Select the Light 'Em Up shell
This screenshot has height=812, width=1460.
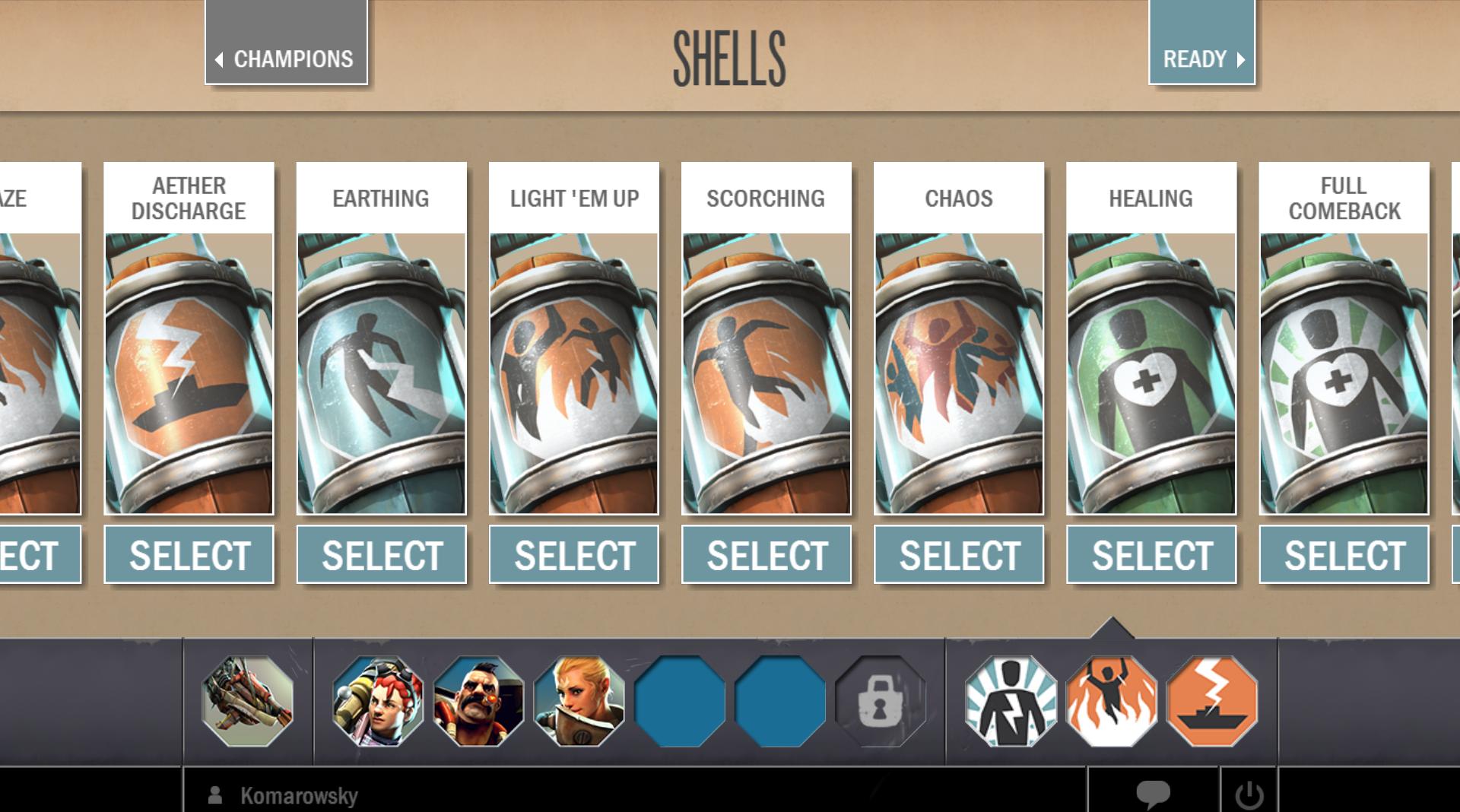tap(574, 555)
